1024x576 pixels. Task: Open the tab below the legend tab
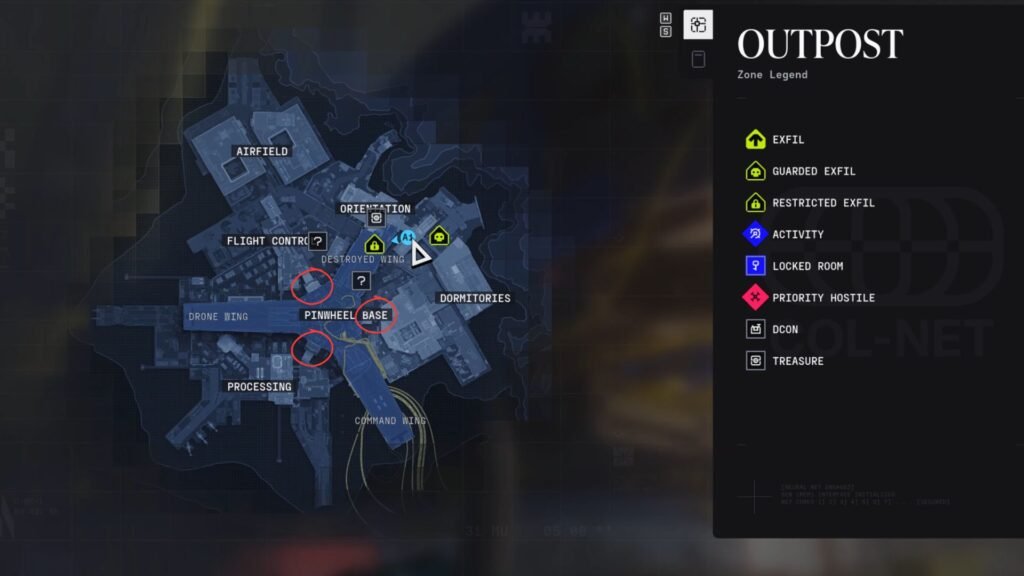[698, 59]
